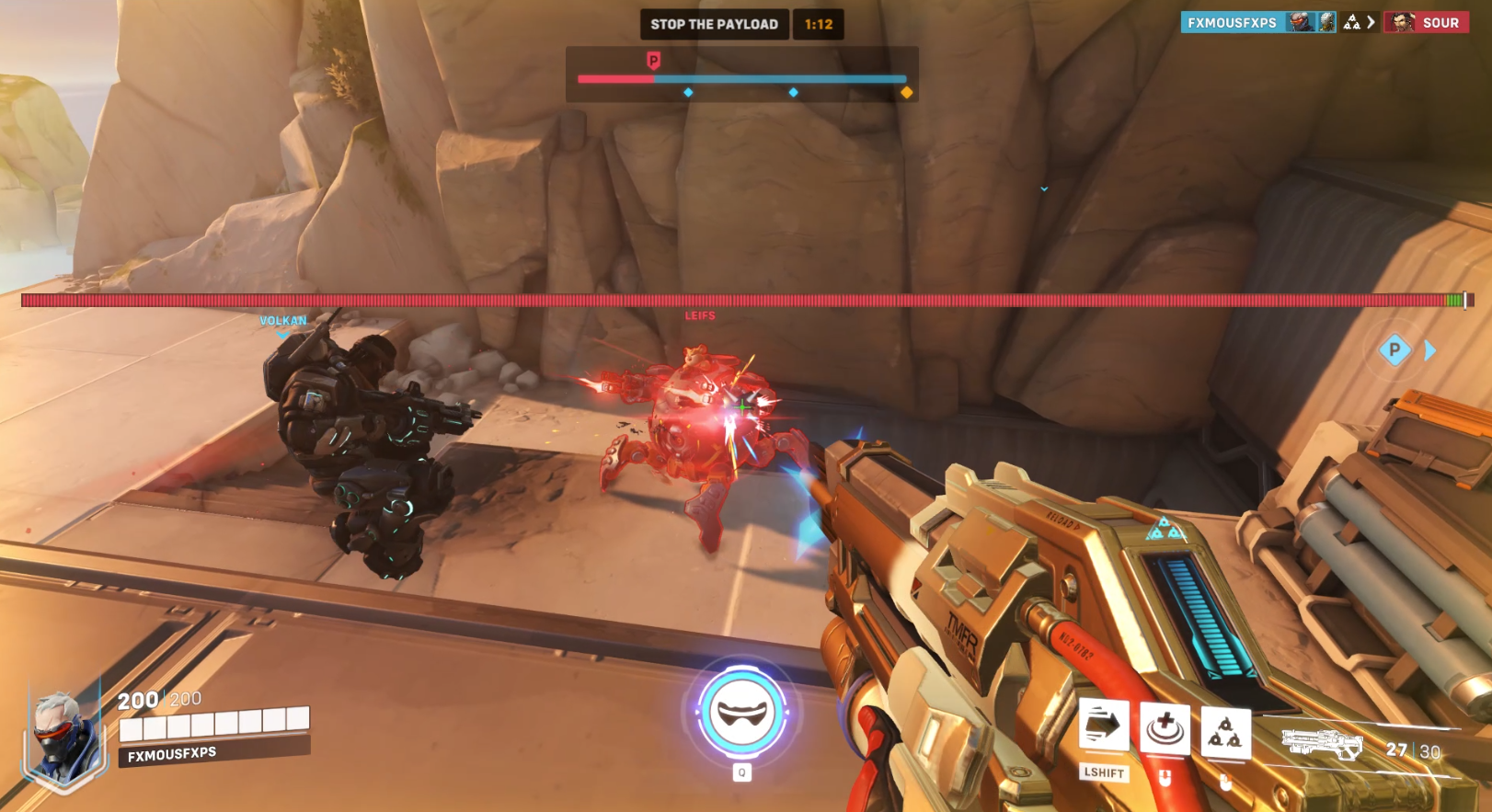Screen dimensions: 1492x812
Task: Click the P payload waypoint marker on right
Action: tap(1394, 350)
